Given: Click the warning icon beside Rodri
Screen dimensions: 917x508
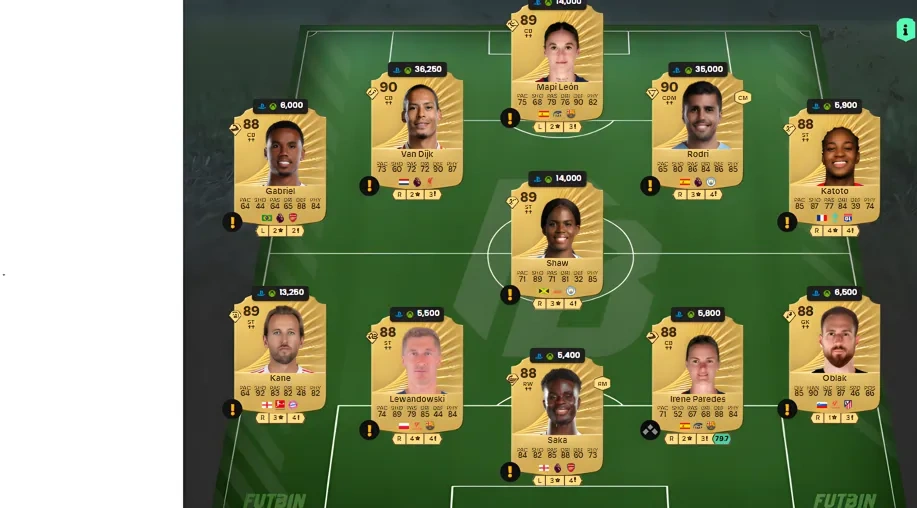Looking at the screenshot, I should click(x=650, y=185).
